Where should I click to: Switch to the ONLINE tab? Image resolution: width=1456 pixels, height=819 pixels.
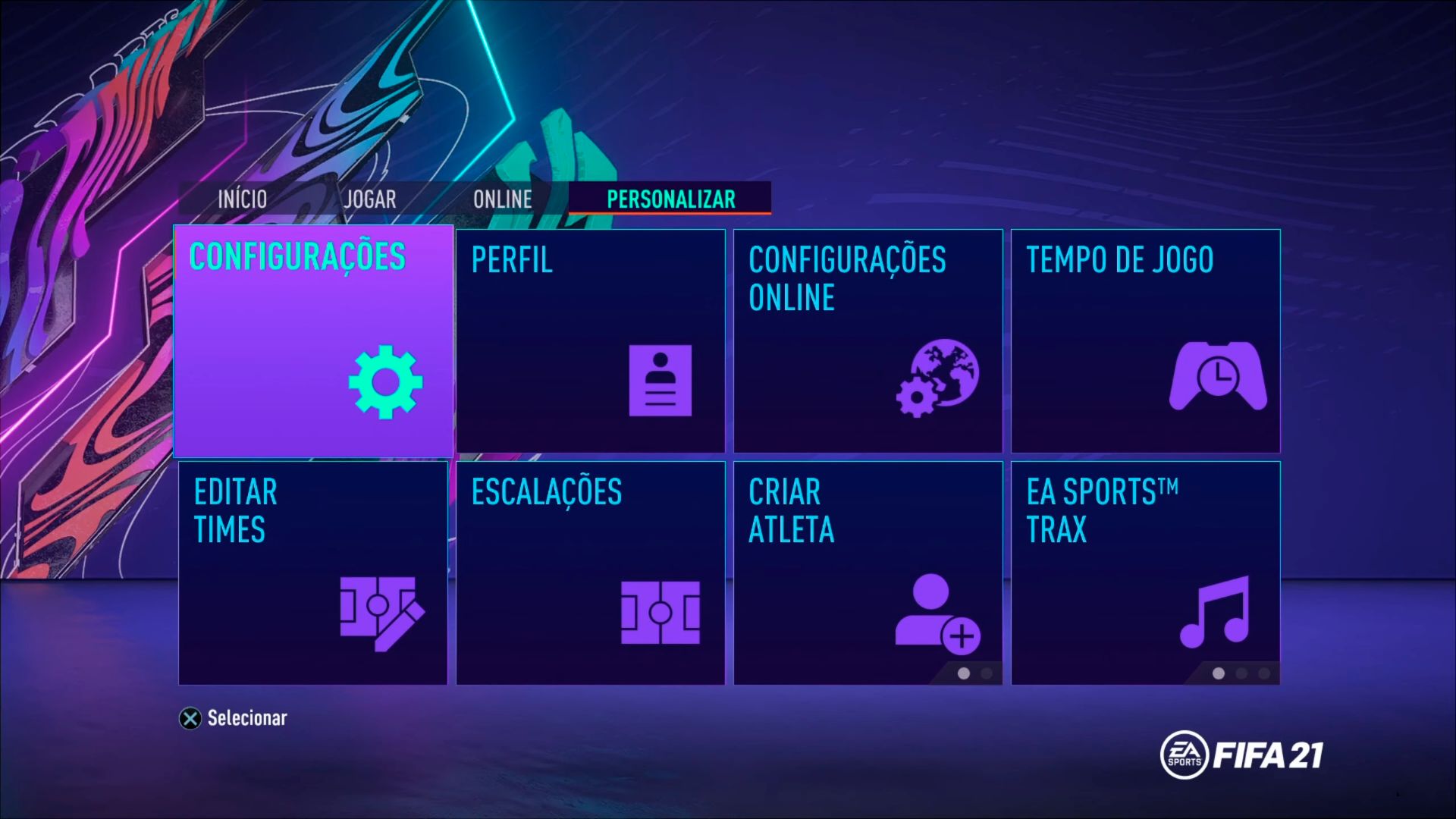[502, 199]
